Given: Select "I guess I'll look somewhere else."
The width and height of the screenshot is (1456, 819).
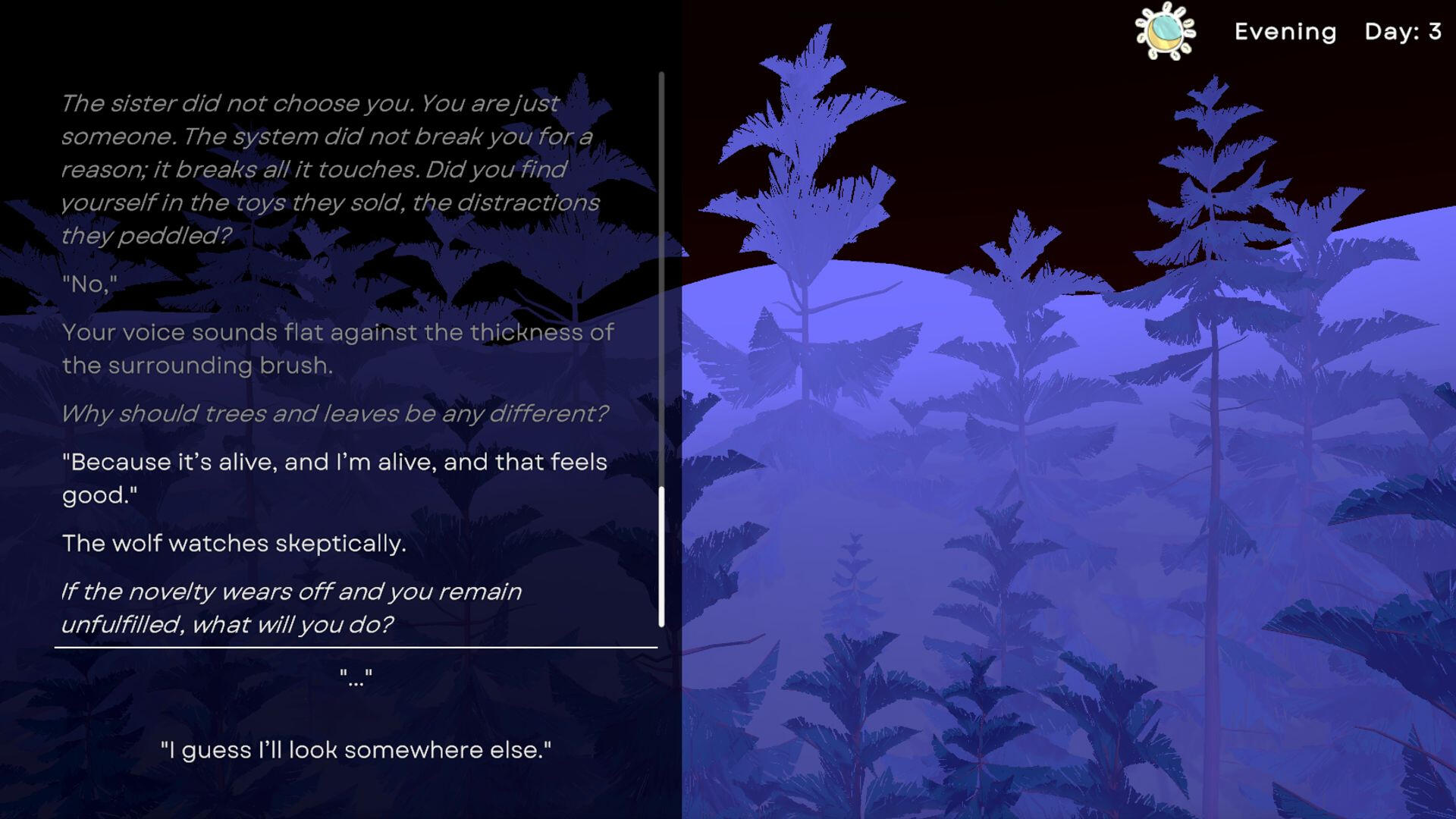Looking at the screenshot, I should tap(356, 750).
